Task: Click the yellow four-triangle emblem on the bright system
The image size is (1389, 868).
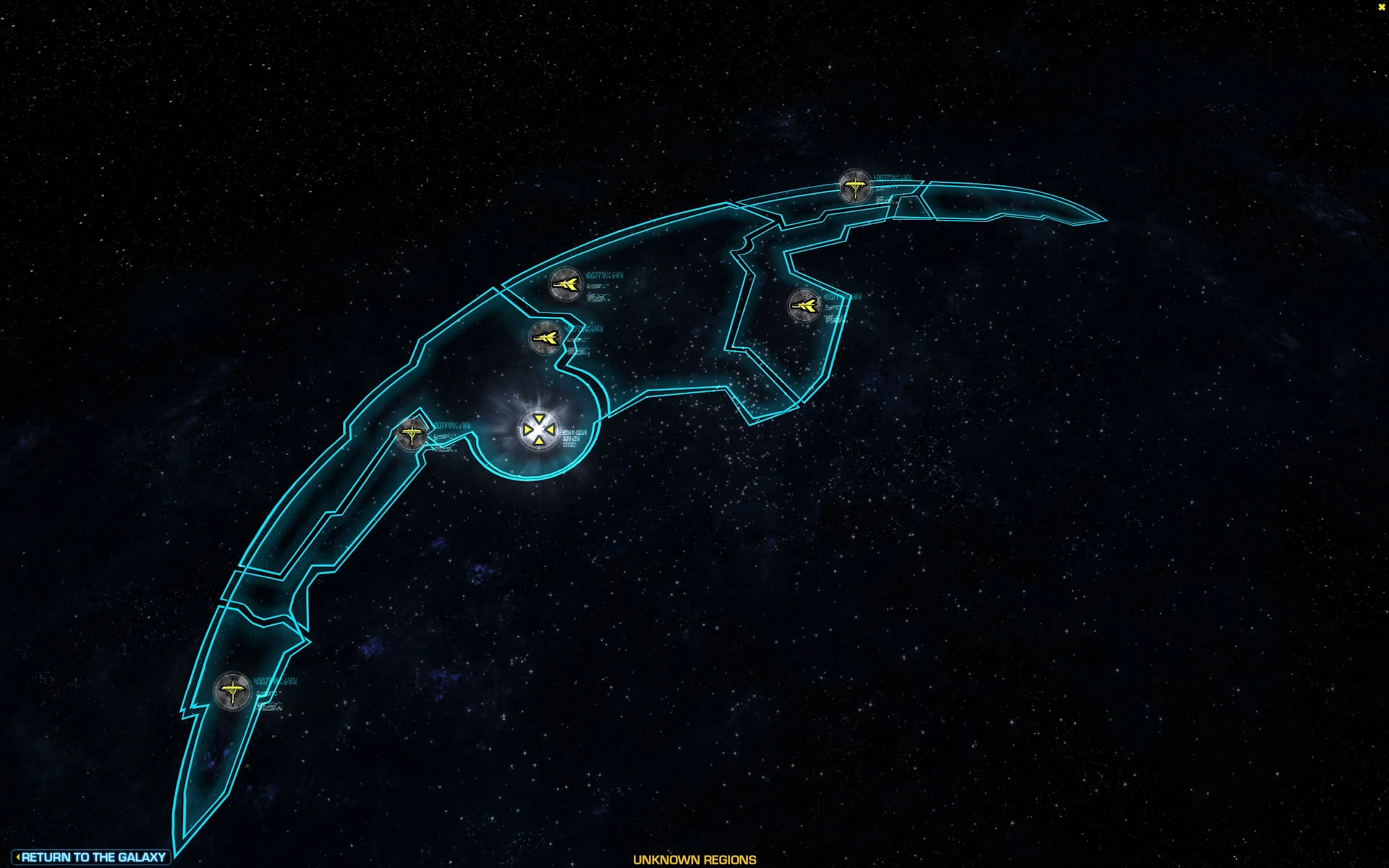Action: coord(539,430)
